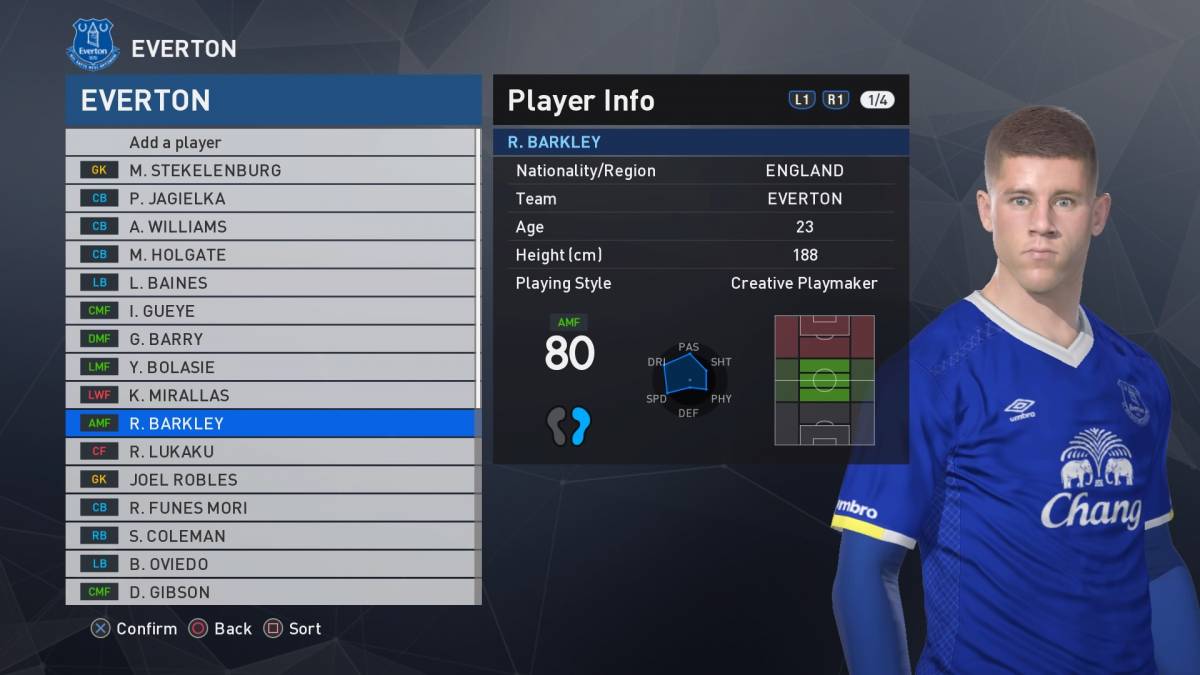Select right back S. Coleman
This screenshot has width=1200, height=675.
272,535
